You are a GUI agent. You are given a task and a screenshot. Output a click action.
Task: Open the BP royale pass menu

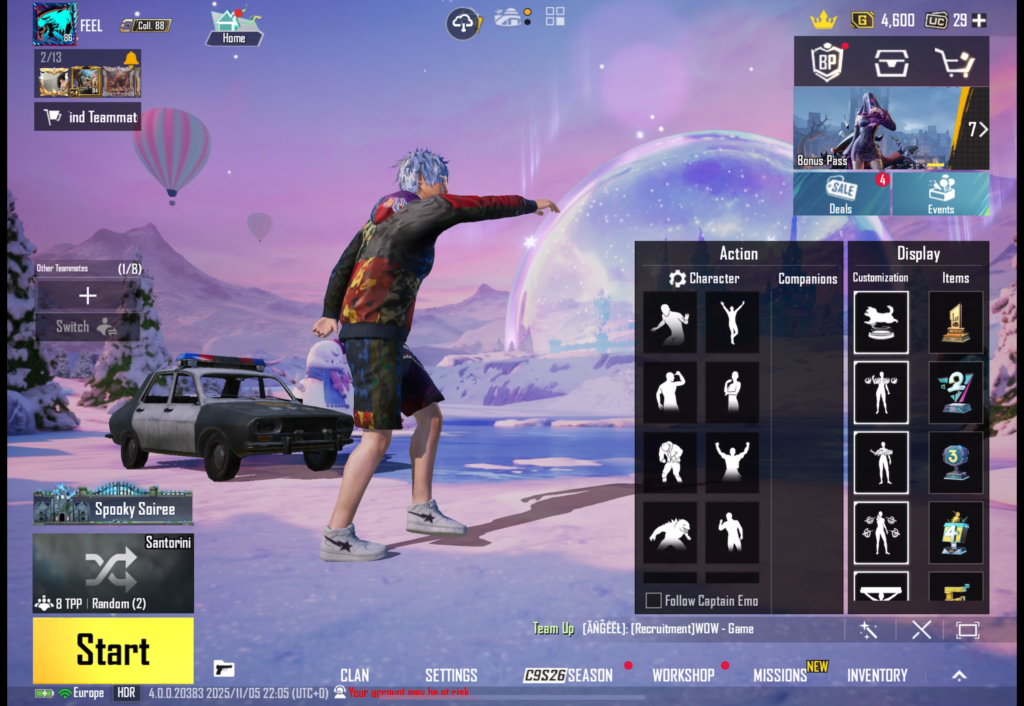tap(828, 63)
